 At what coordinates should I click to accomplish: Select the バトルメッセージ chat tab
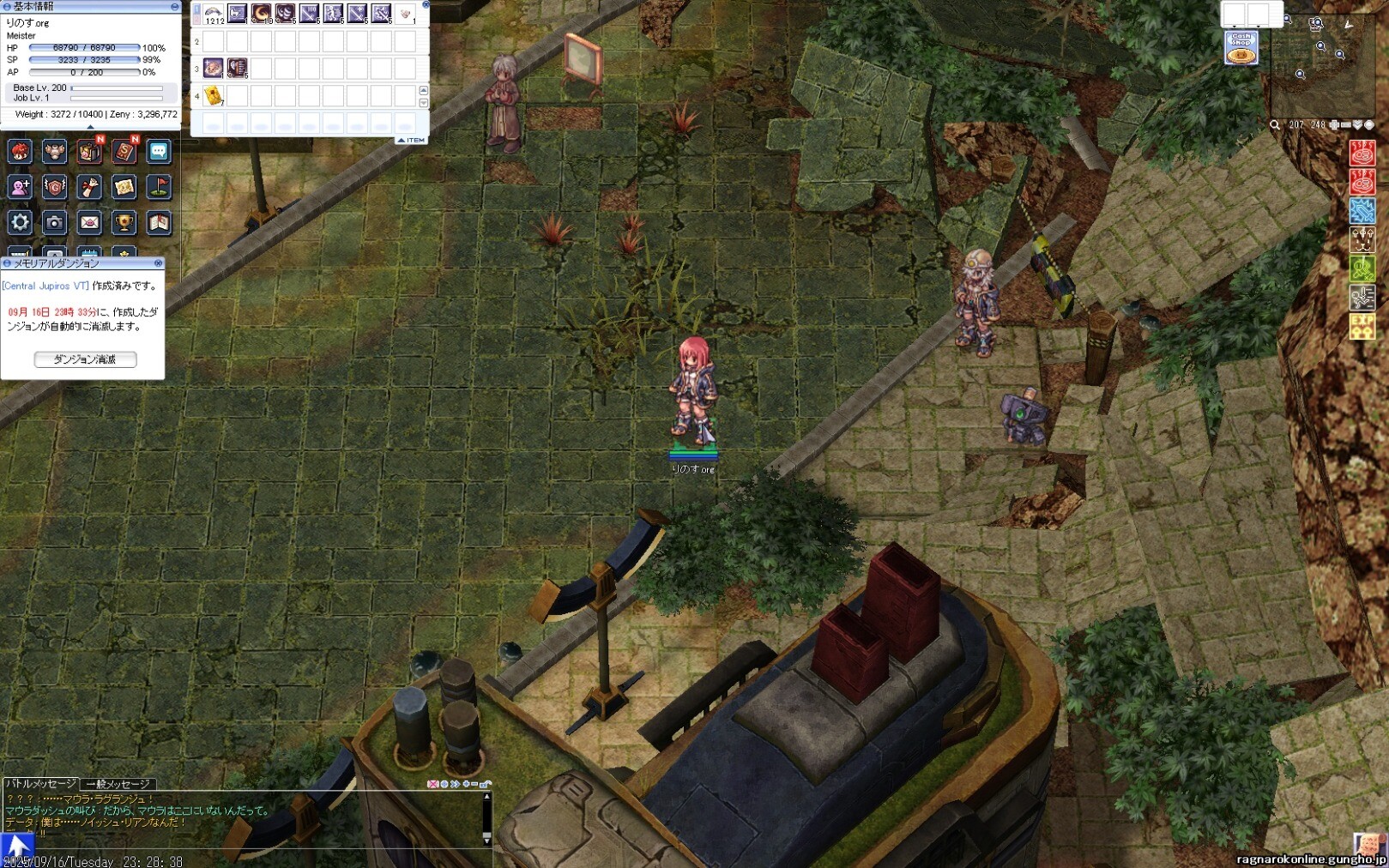click(40, 784)
